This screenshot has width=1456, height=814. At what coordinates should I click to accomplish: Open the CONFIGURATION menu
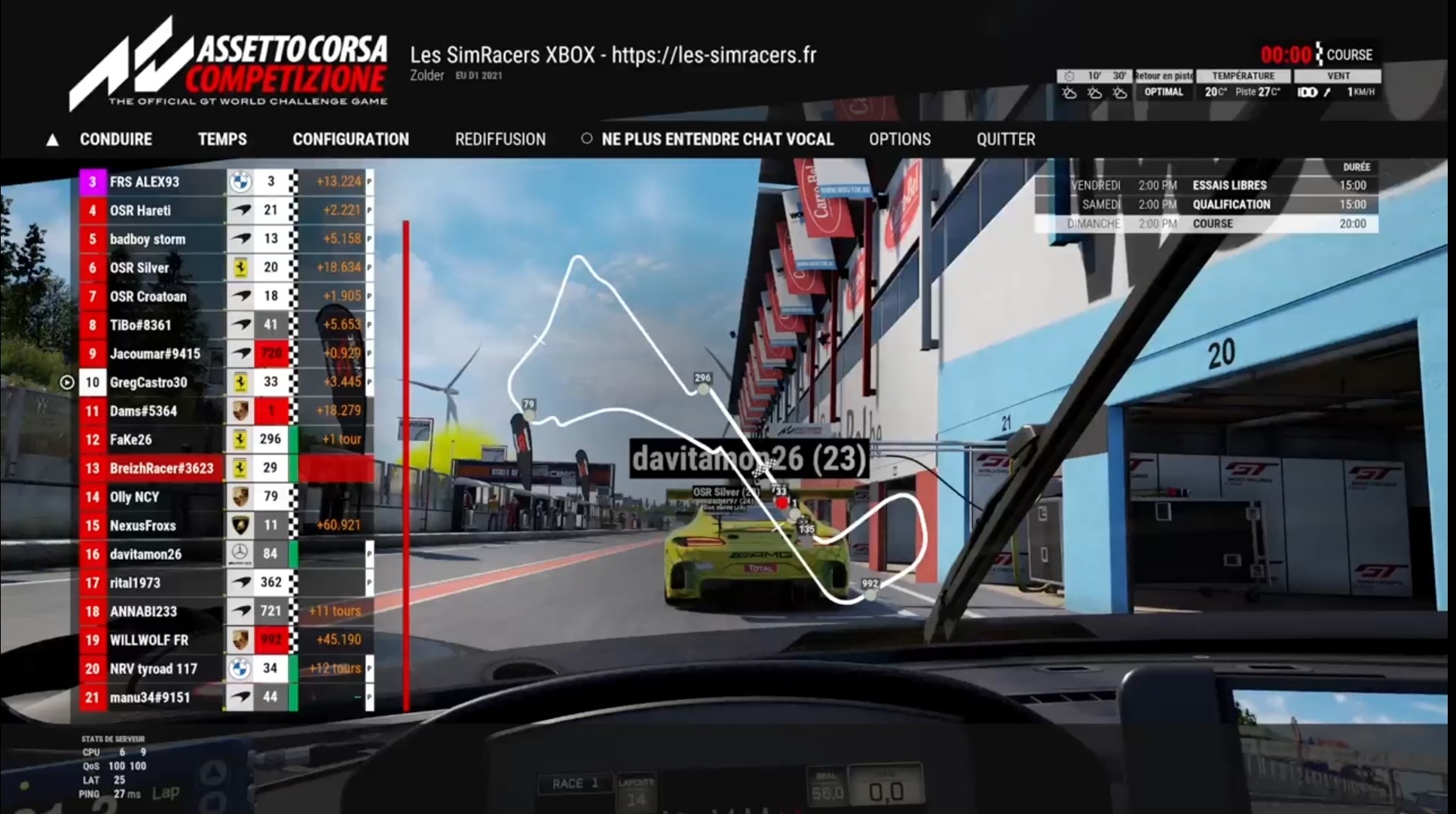pyautogui.click(x=350, y=139)
